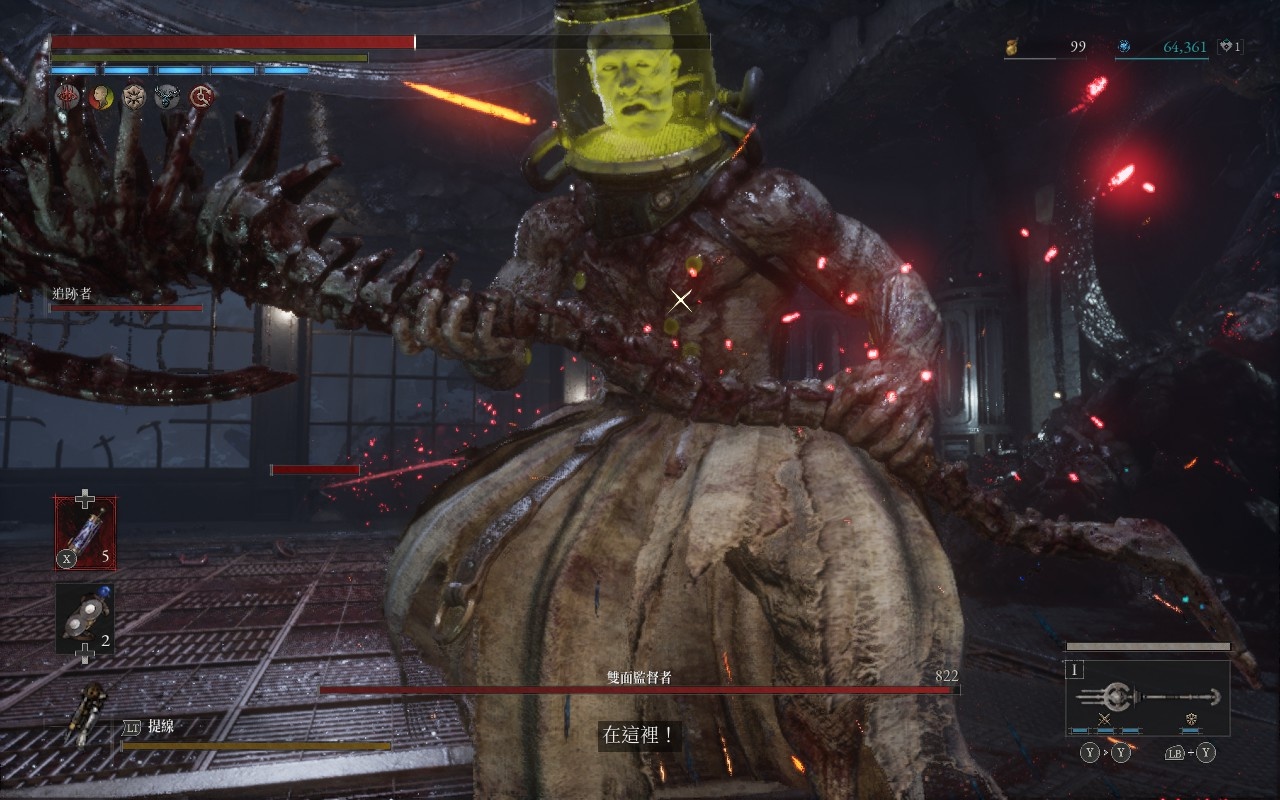
Task: Click the gold item counter icon showing 99
Action: click(x=1013, y=47)
